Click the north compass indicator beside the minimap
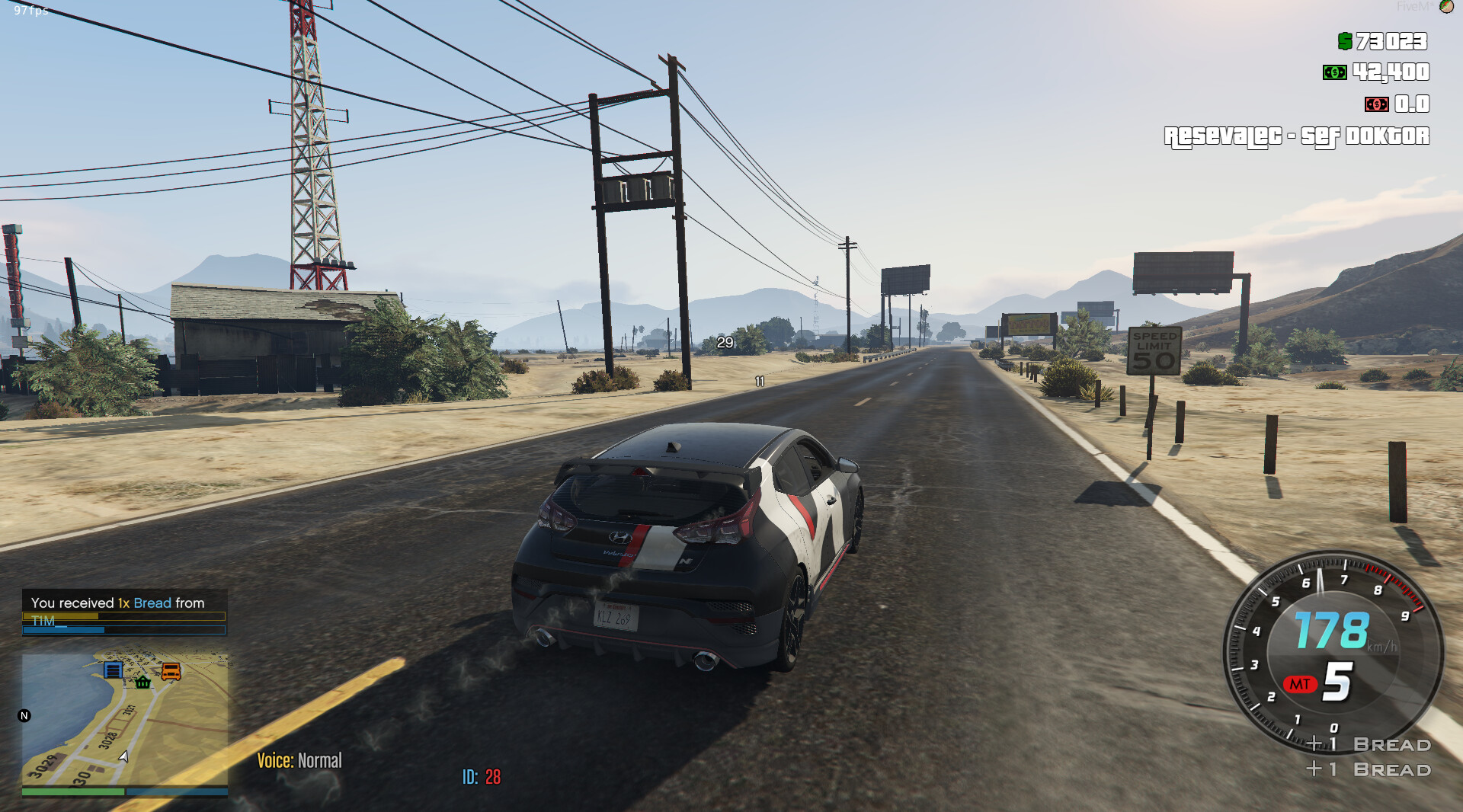 tap(24, 715)
